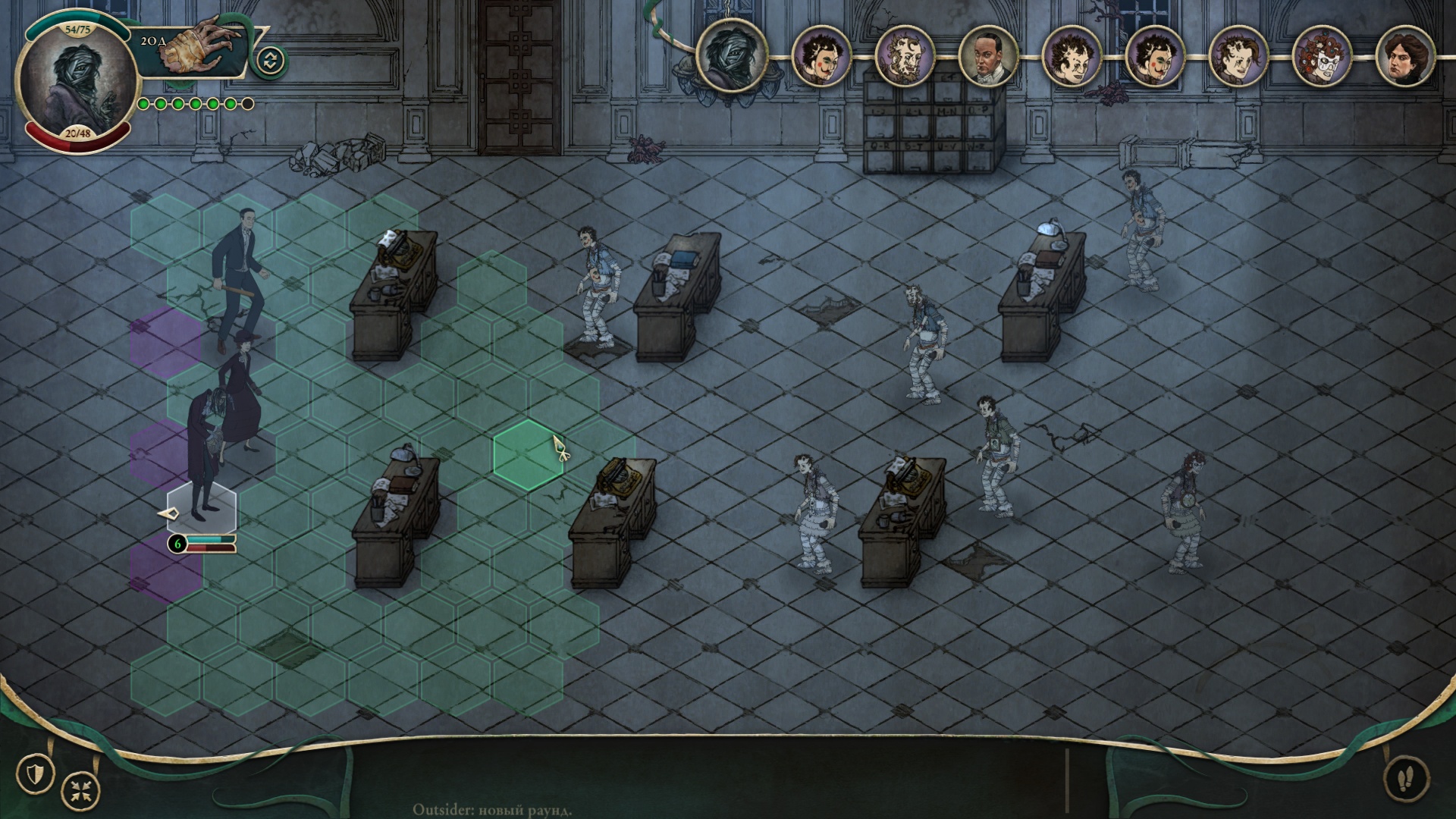Choose the bald suited man's turn portrait

coord(987,57)
